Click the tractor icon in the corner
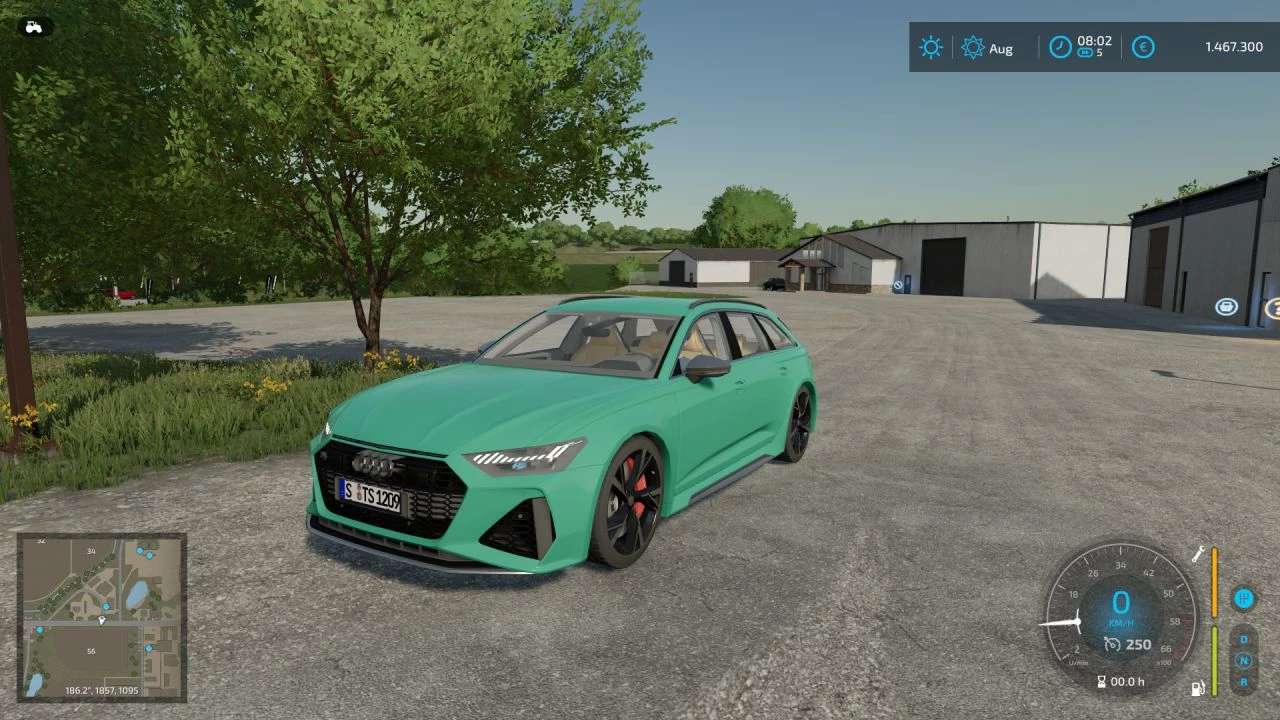Viewport: 1280px width, 720px height. [x=35, y=26]
